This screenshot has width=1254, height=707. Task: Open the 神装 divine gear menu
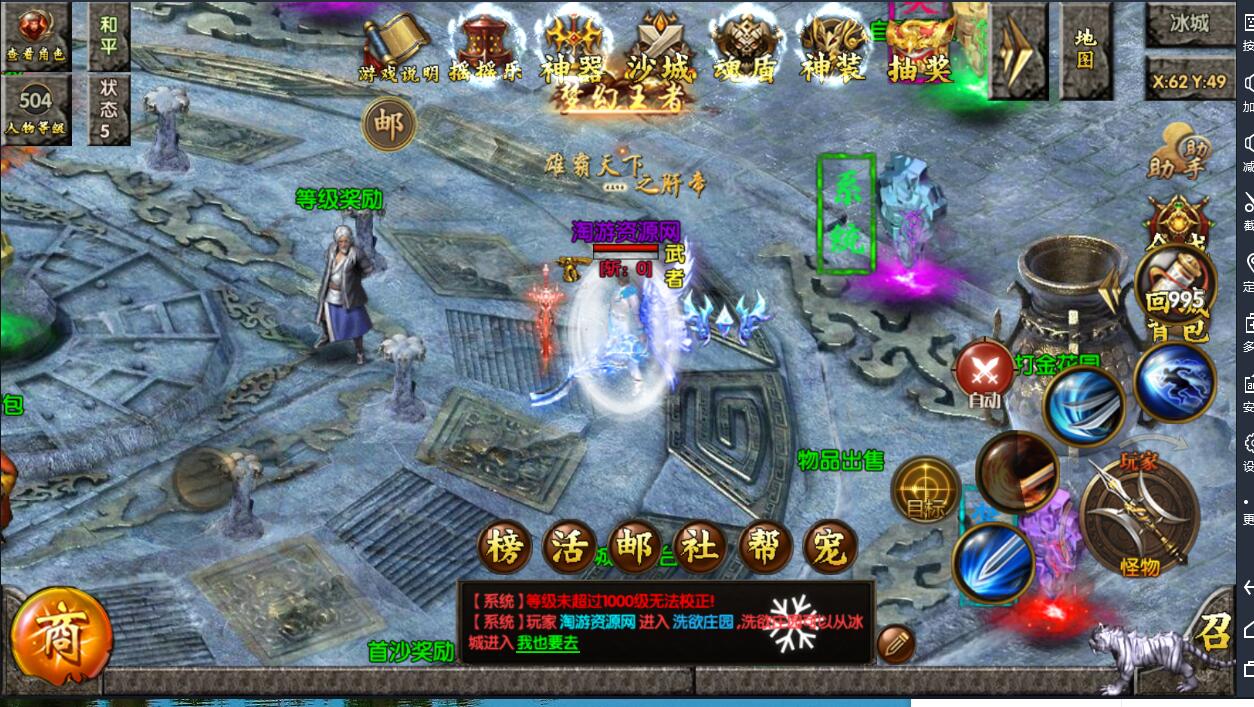coord(833,48)
